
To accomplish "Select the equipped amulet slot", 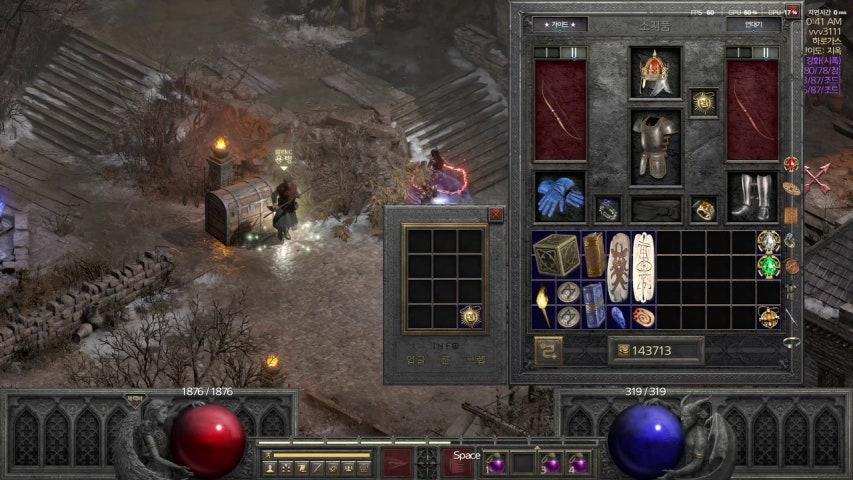I will point(703,102).
